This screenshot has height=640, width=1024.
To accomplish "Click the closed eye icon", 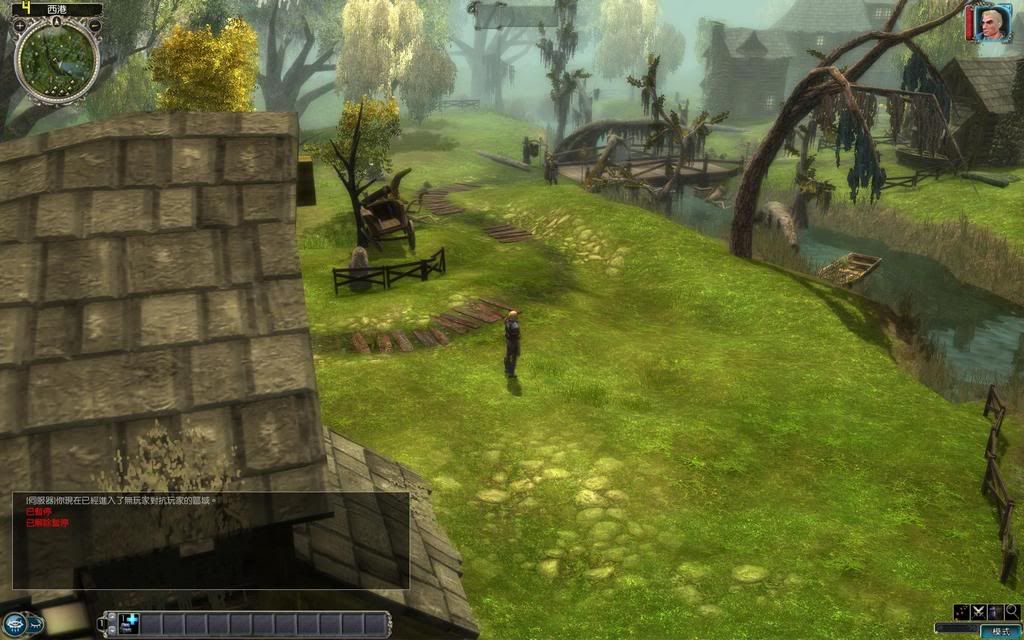I will [x=36, y=625].
